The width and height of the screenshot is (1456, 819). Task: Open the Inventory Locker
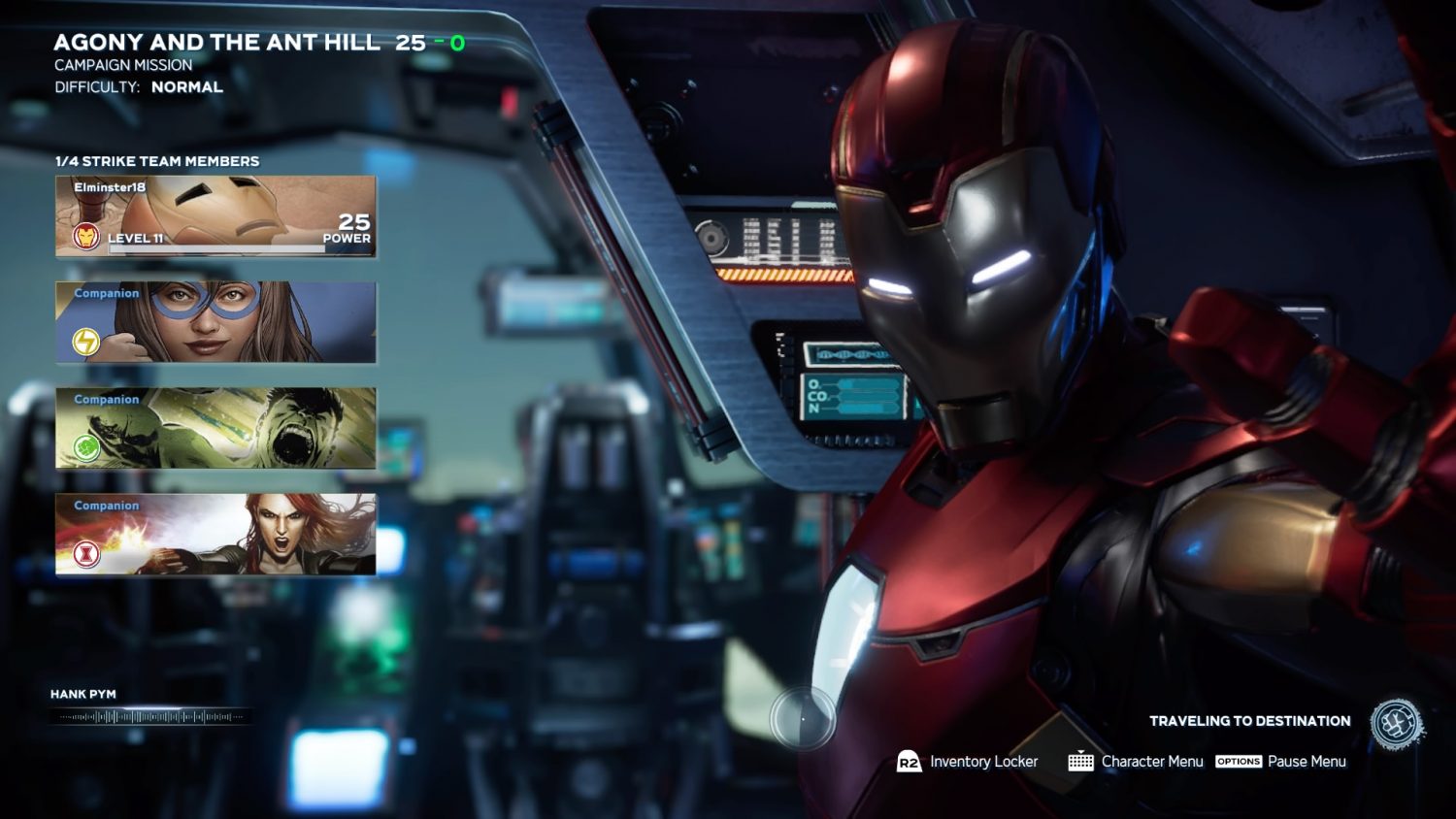coord(968,762)
